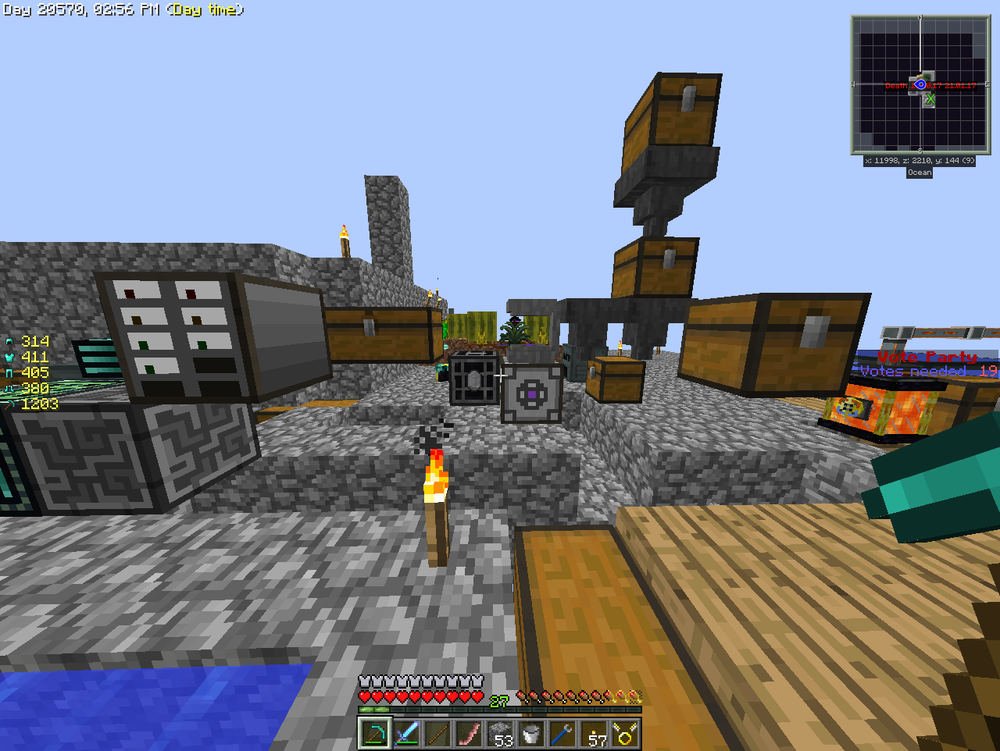Select the diamond pickaxe hotbar slot
The width and height of the screenshot is (1000, 751).
coord(373,733)
